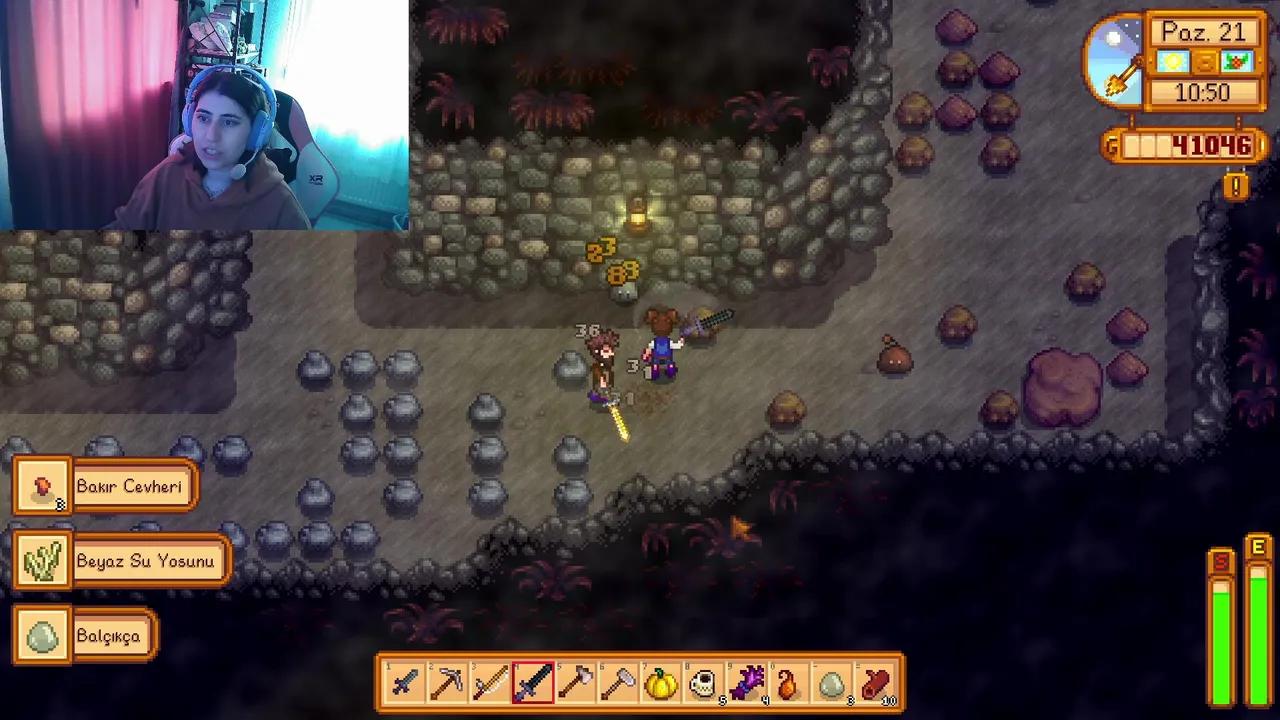The image size is (1280, 720).
Task: Pick the orange flame-shaped hotbar item
Action: pos(789,684)
